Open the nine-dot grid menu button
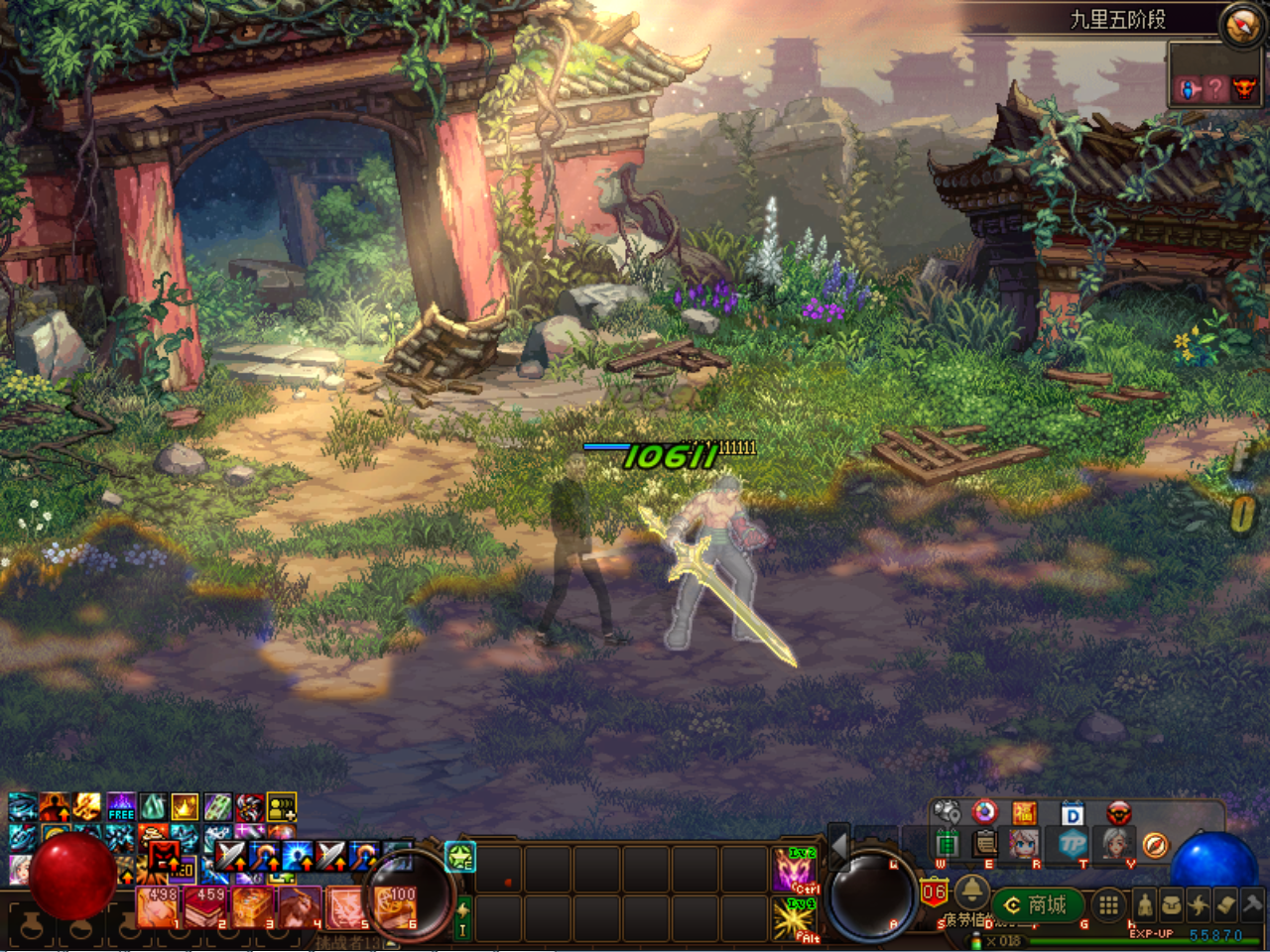This screenshot has width=1270, height=952. (1108, 904)
